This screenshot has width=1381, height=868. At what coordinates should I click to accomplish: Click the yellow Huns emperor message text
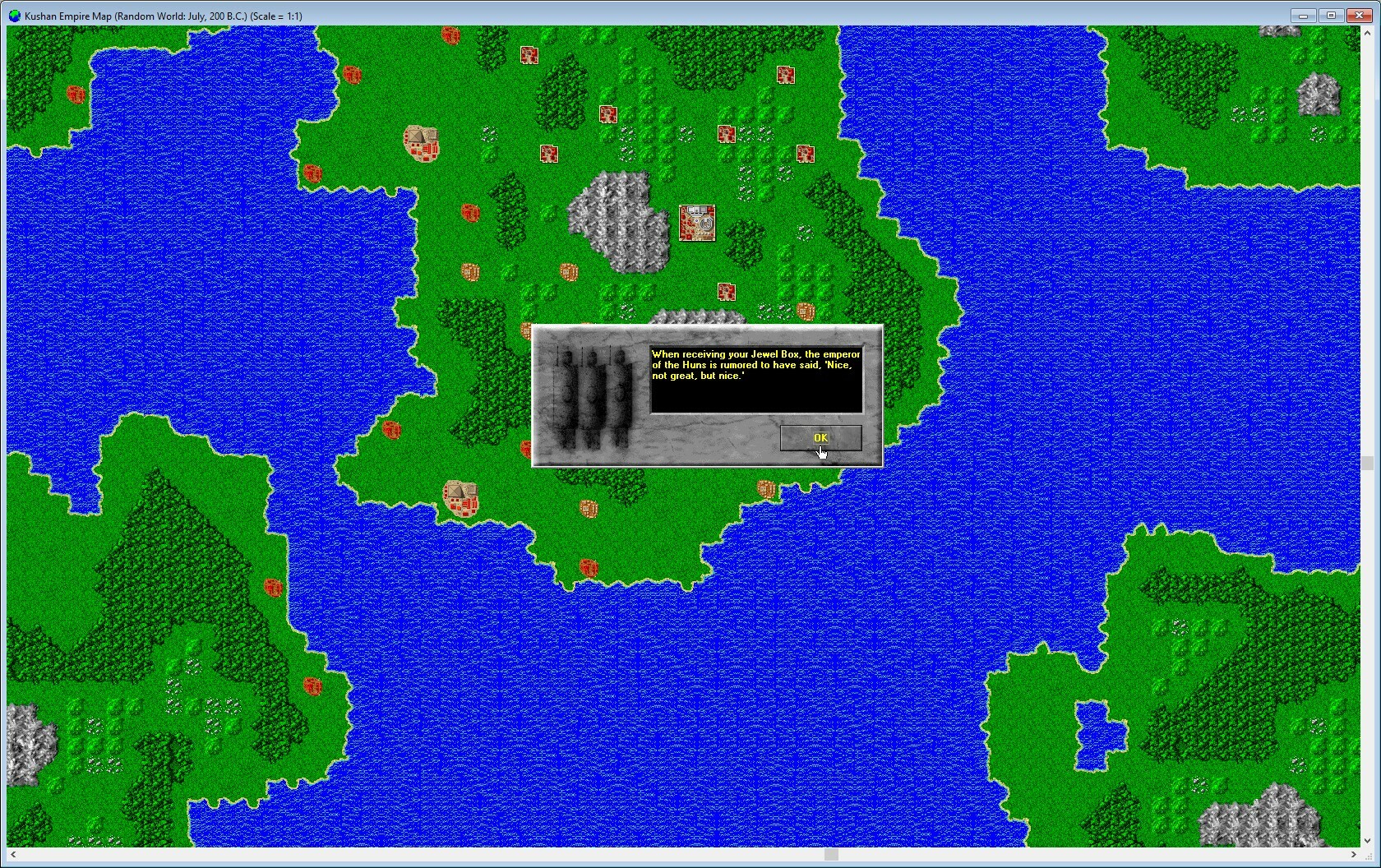tap(754, 364)
